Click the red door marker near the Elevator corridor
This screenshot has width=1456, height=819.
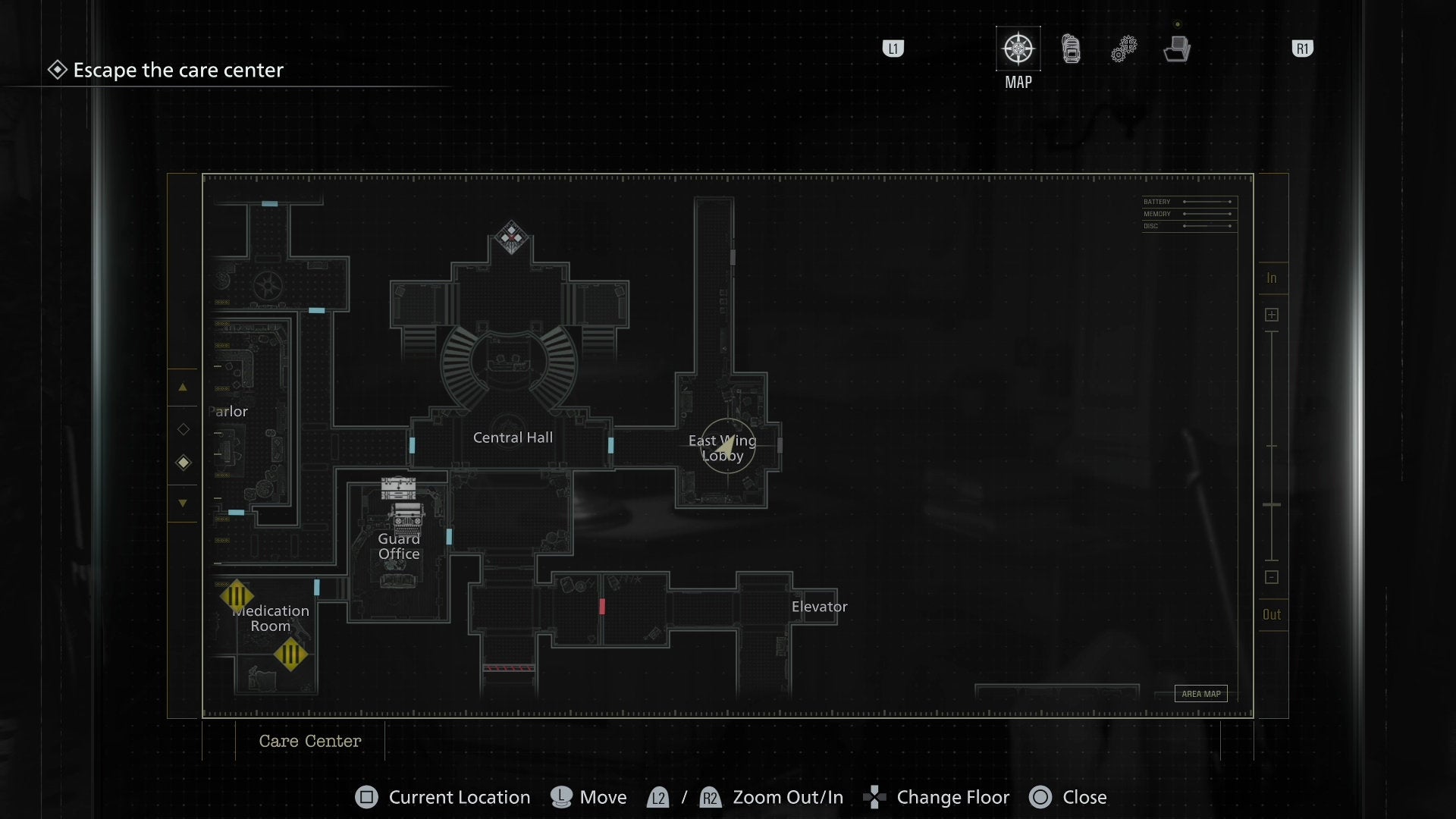tap(602, 606)
